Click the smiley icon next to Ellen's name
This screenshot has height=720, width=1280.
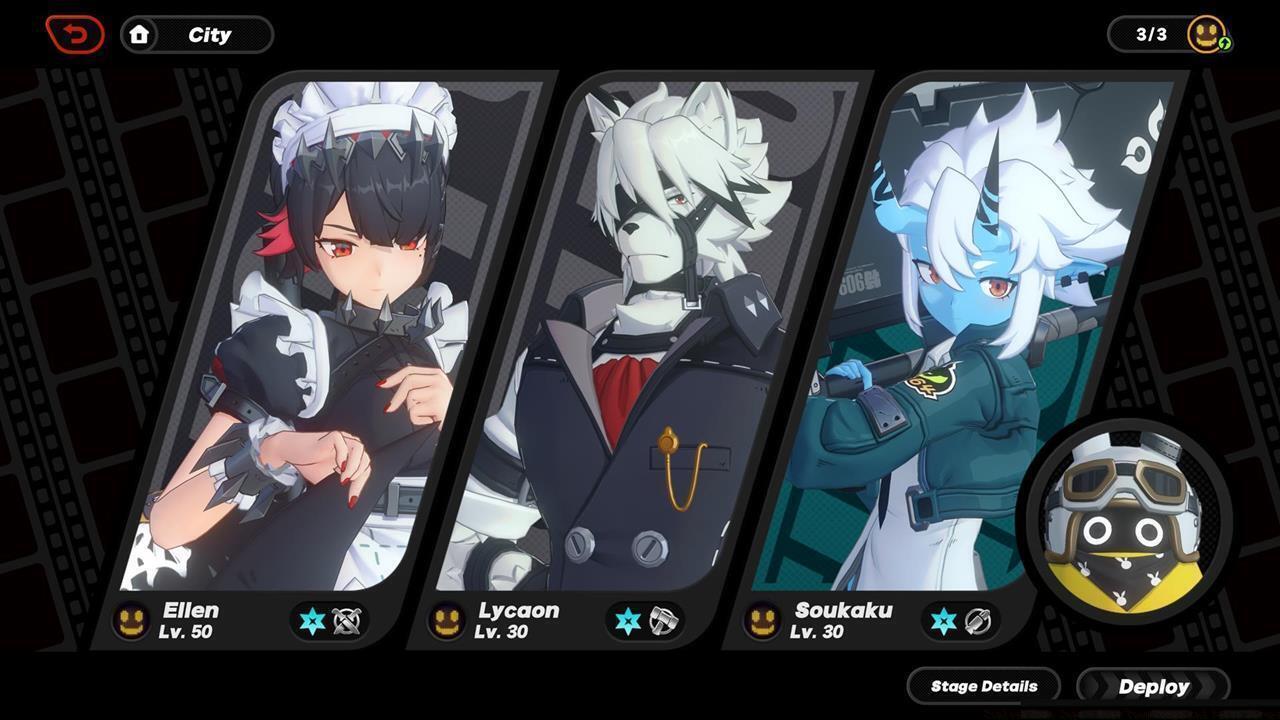[x=130, y=620]
